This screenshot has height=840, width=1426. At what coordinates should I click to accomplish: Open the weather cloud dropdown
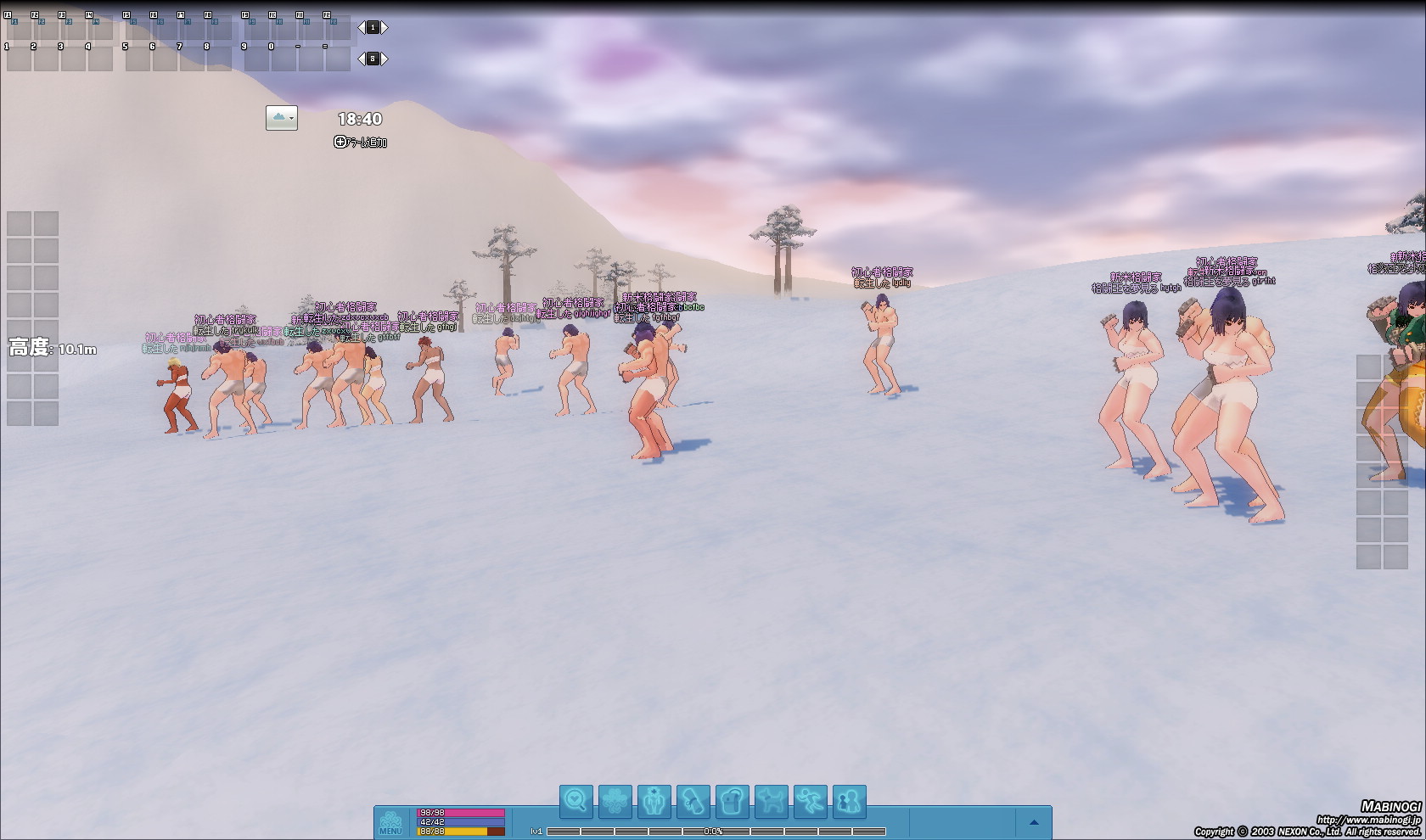click(x=282, y=118)
